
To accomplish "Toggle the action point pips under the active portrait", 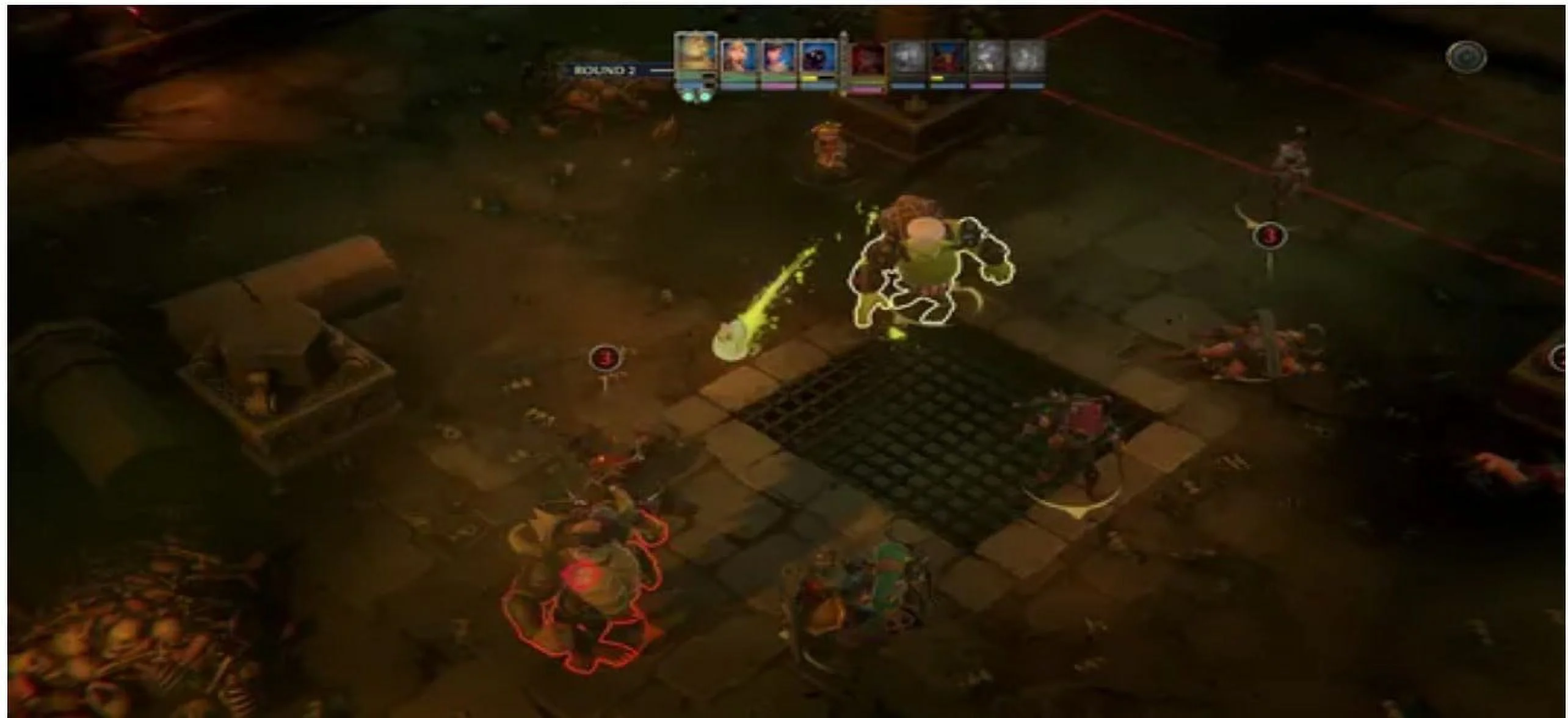I will click(x=695, y=98).
